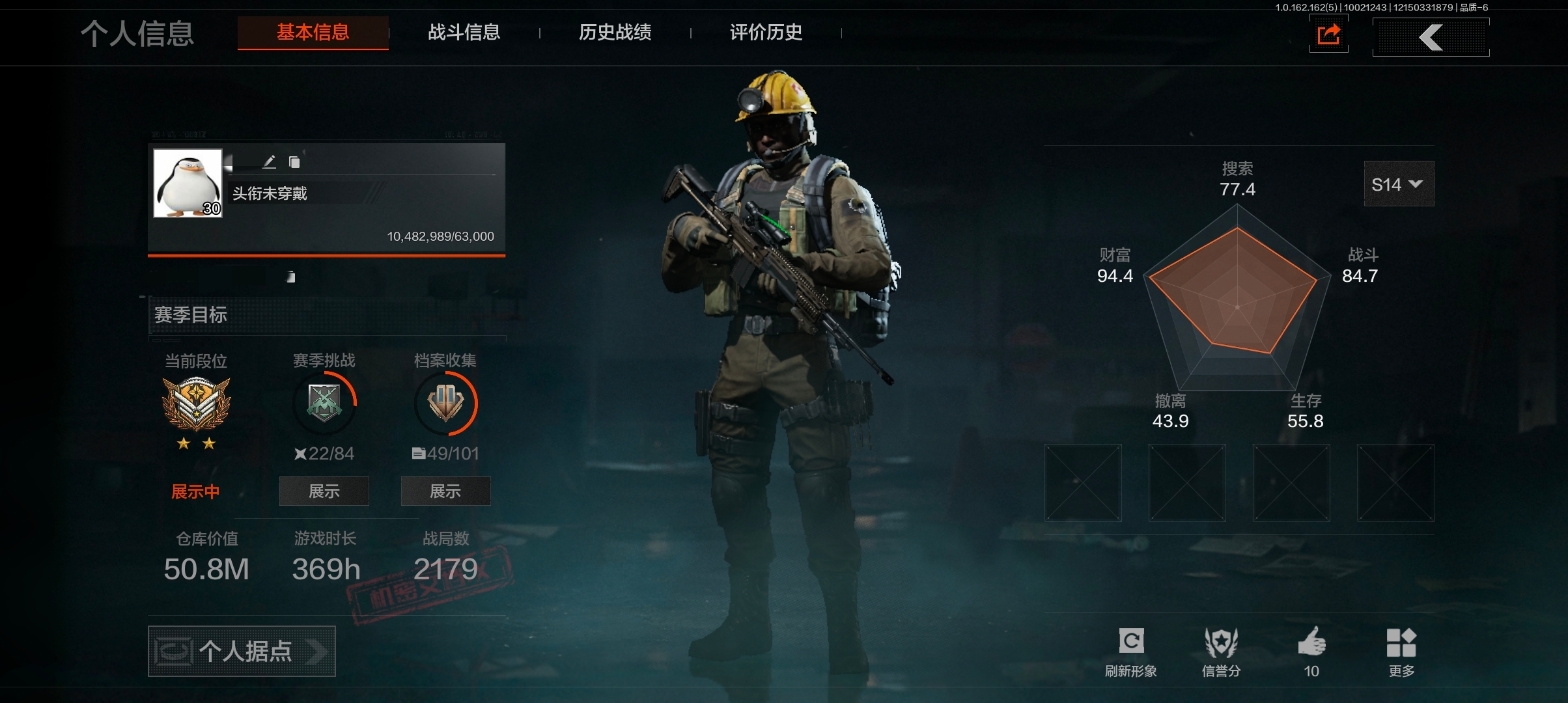View the 信誉分 reputation score

pyautogui.click(x=1221, y=652)
